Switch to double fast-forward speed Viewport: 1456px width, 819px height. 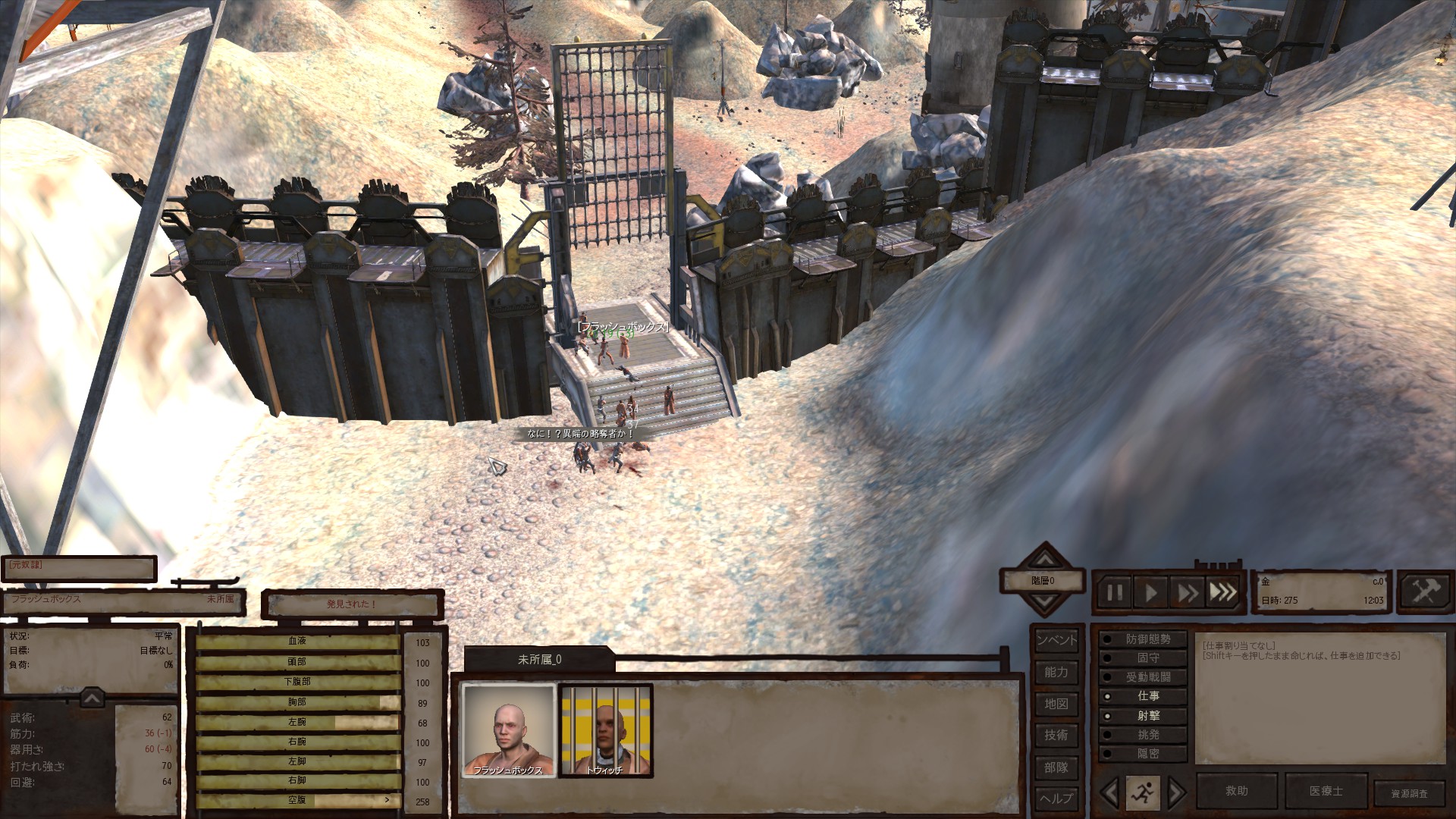(x=1187, y=592)
